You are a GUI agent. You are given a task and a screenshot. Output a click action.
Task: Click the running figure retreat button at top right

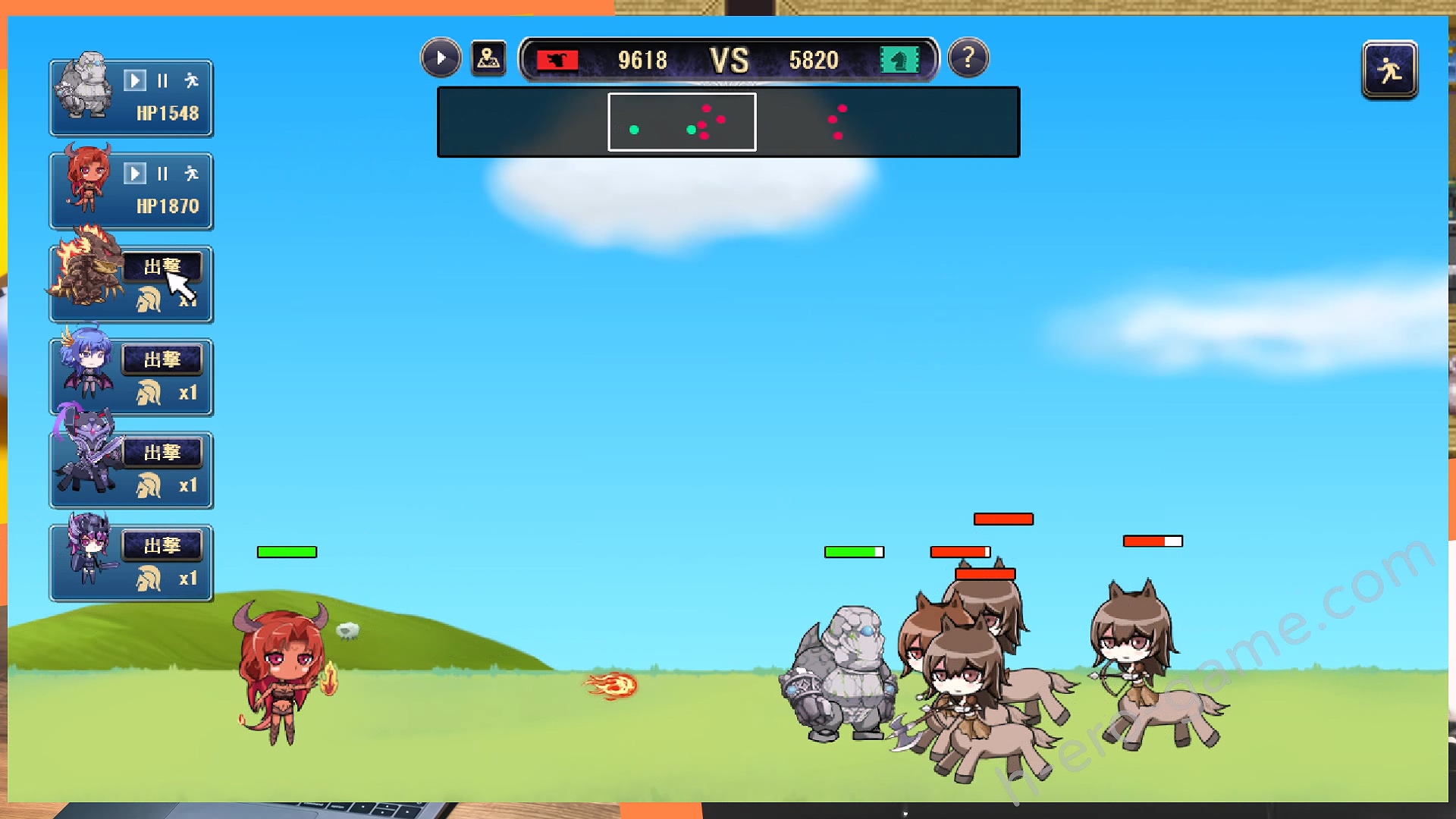[x=1389, y=71]
